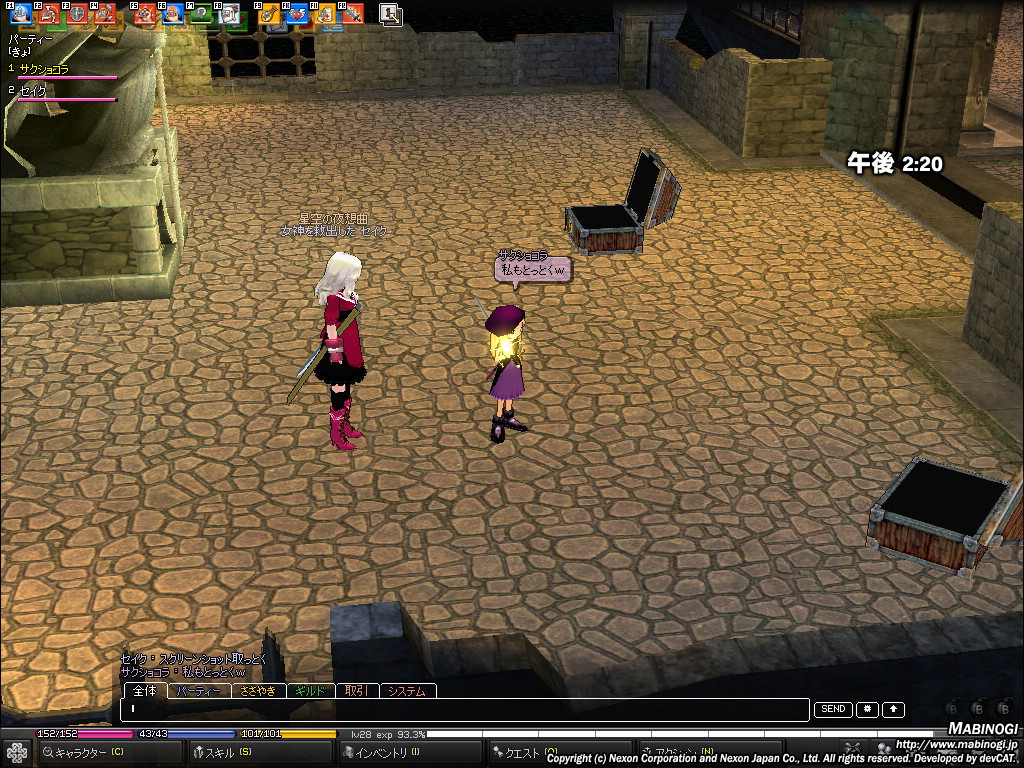The image size is (1024, 768).
Task: Open the インベントリ inventory window
Action: pyautogui.click(x=385, y=752)
